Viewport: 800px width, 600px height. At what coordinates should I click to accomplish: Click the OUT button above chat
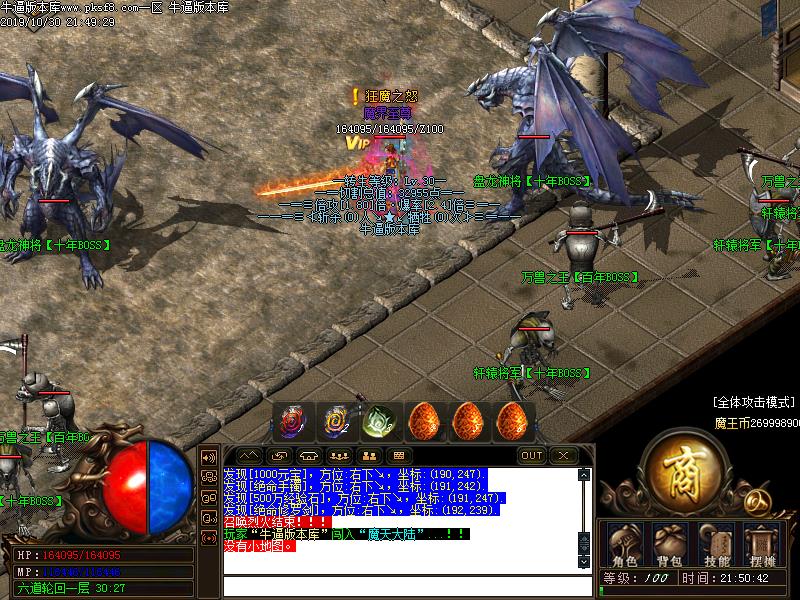pos(532,456)
